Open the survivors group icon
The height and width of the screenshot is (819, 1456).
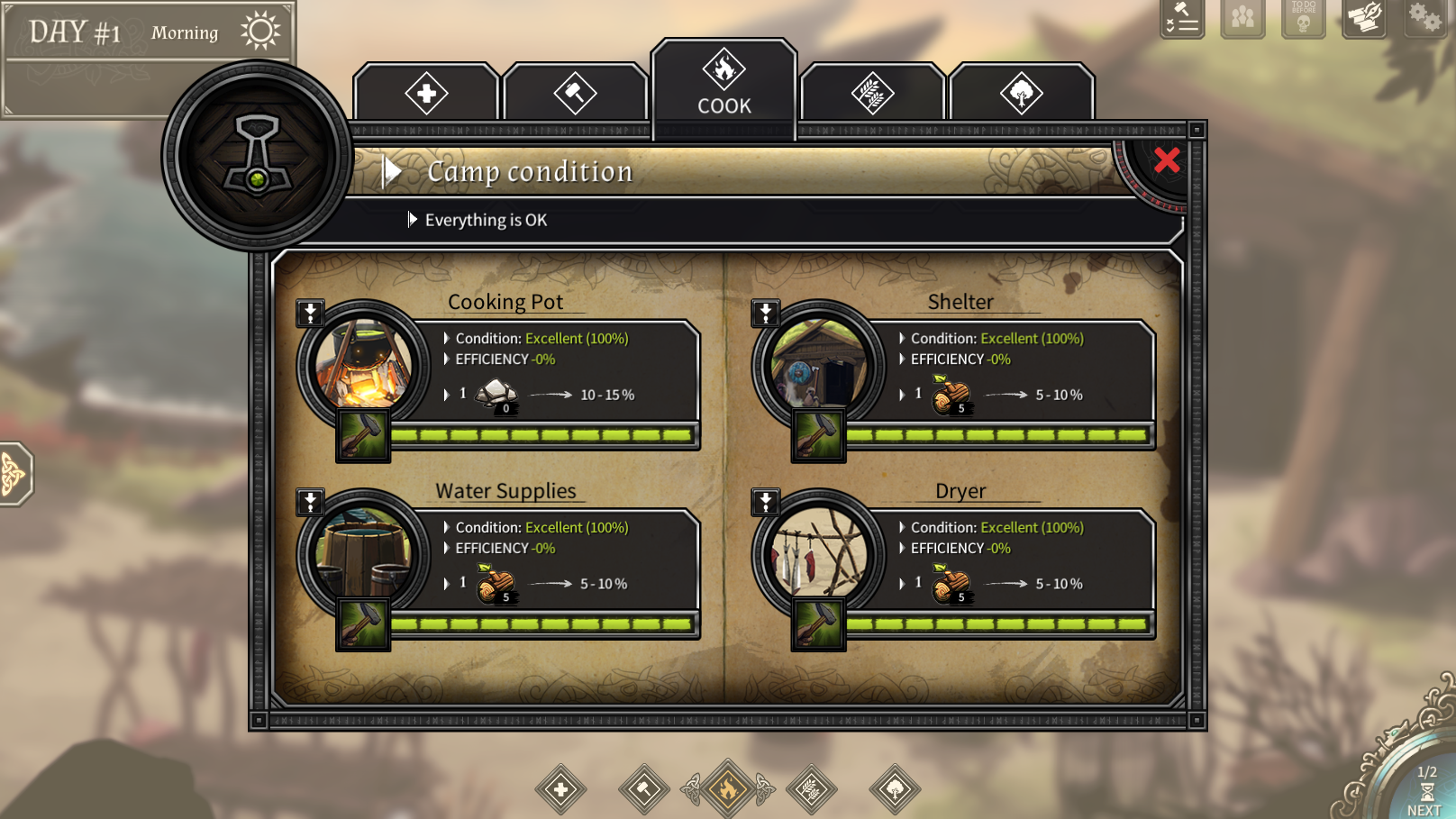point(1242,17)
